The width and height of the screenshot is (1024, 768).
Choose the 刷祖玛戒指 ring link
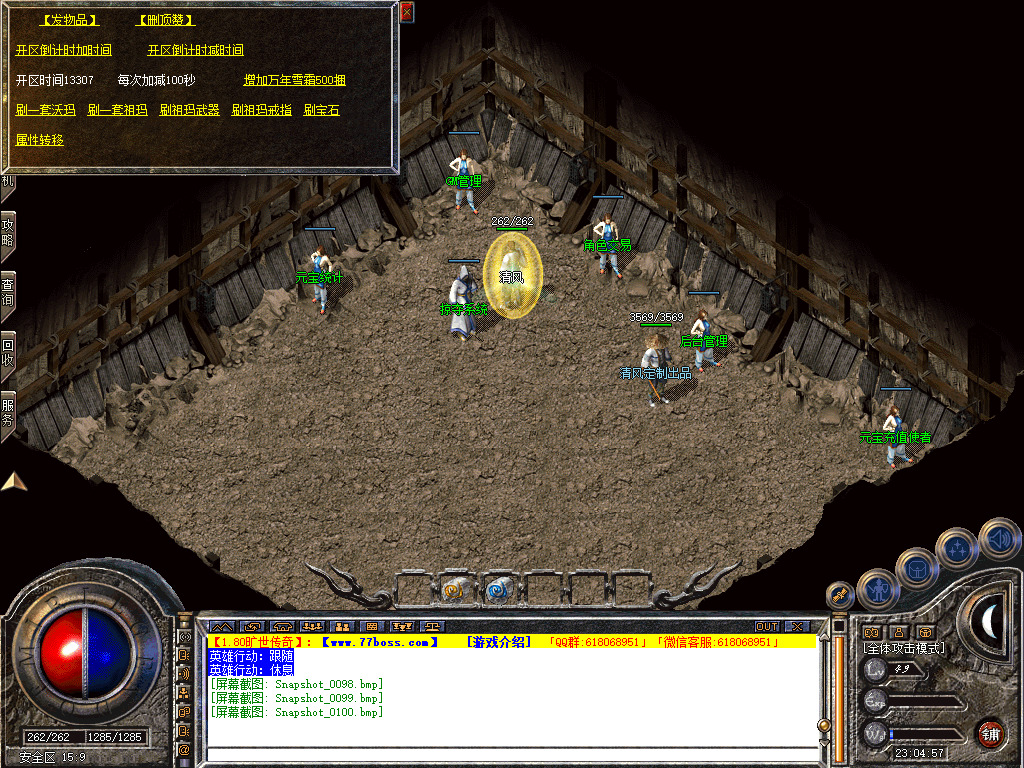(x=261, y=110)
